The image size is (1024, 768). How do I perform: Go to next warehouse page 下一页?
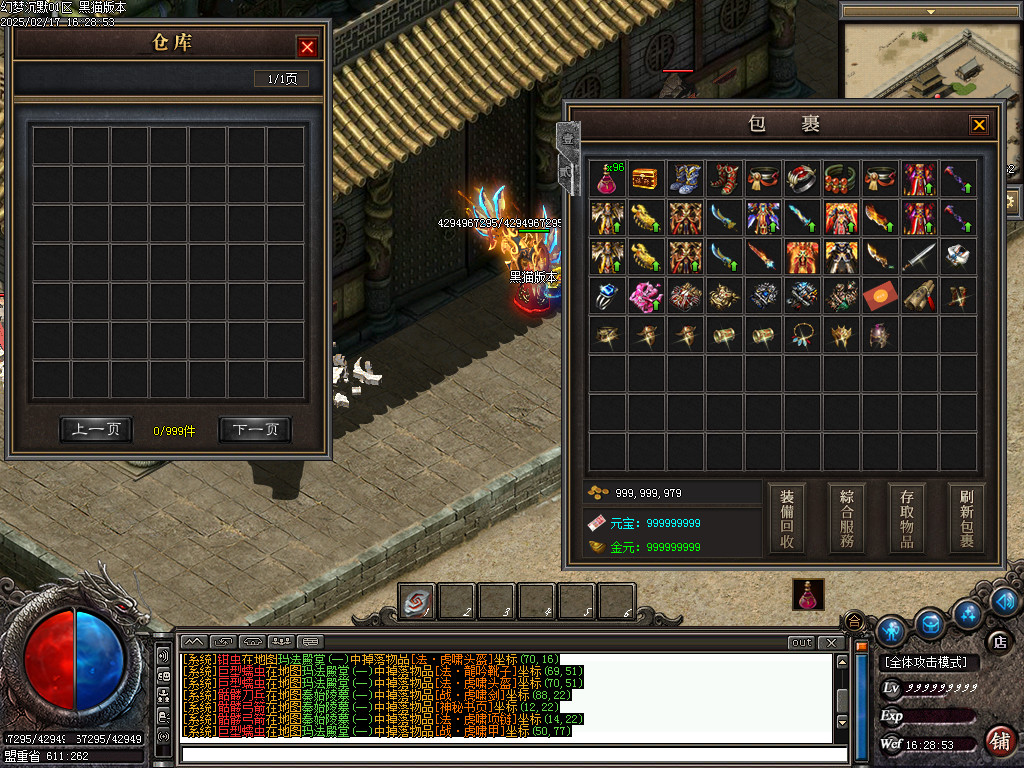255,430
